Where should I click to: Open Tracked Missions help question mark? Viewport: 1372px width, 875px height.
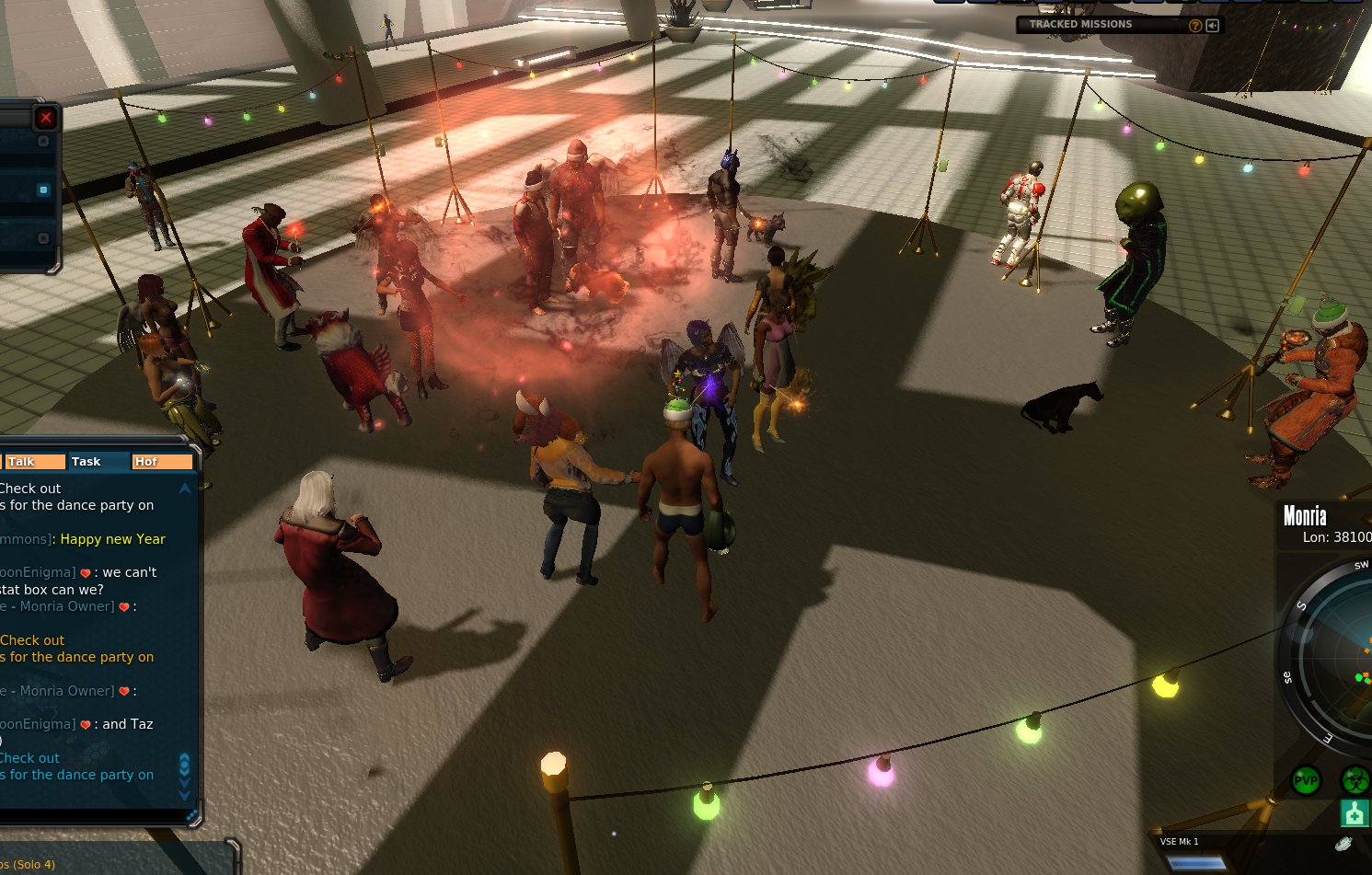(1195, 26)
